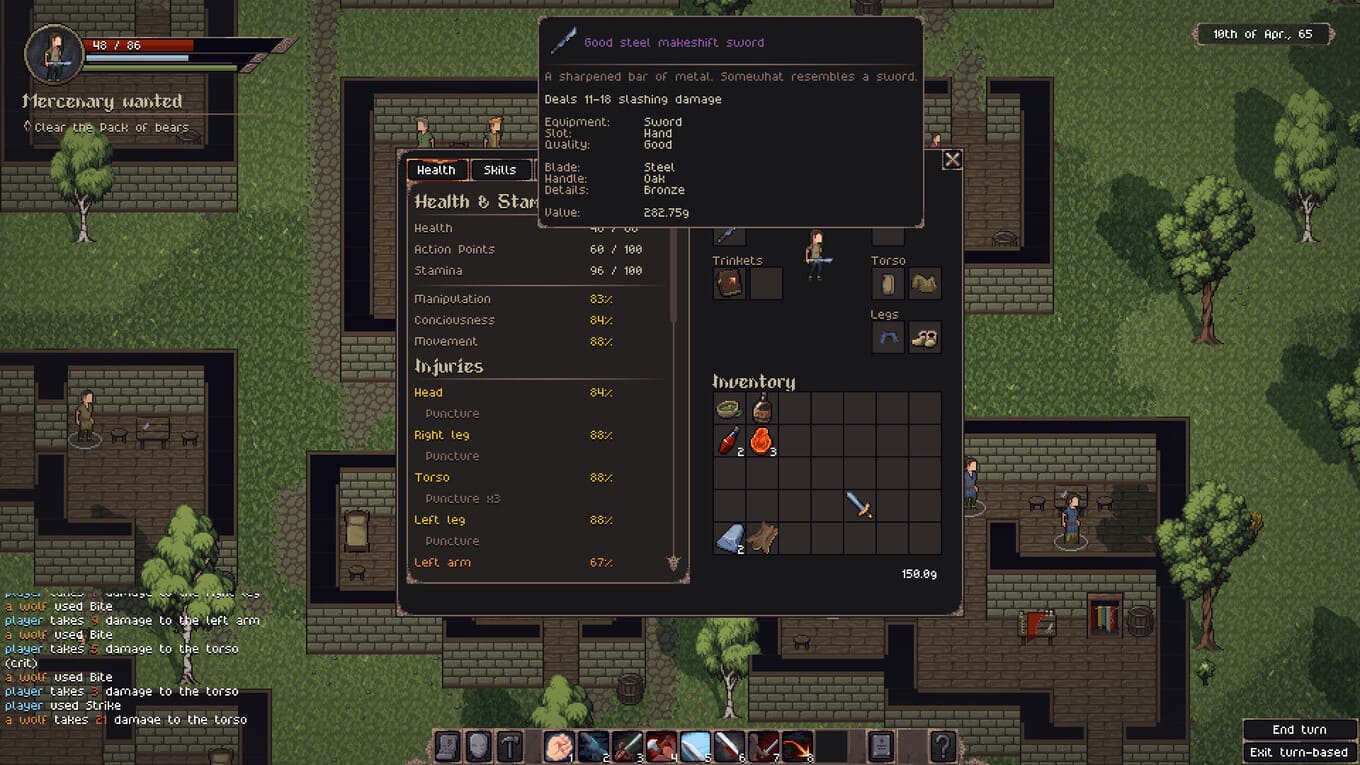
Task: Open the question mark help button
Action: [x=942, y=746]
